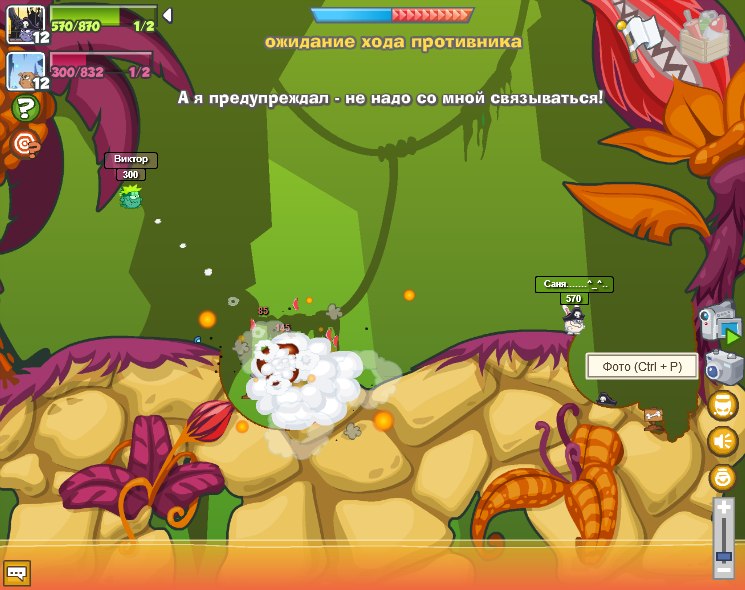Select the first team's pet avatar
This screenshot has height=590, width=745.
24,22
